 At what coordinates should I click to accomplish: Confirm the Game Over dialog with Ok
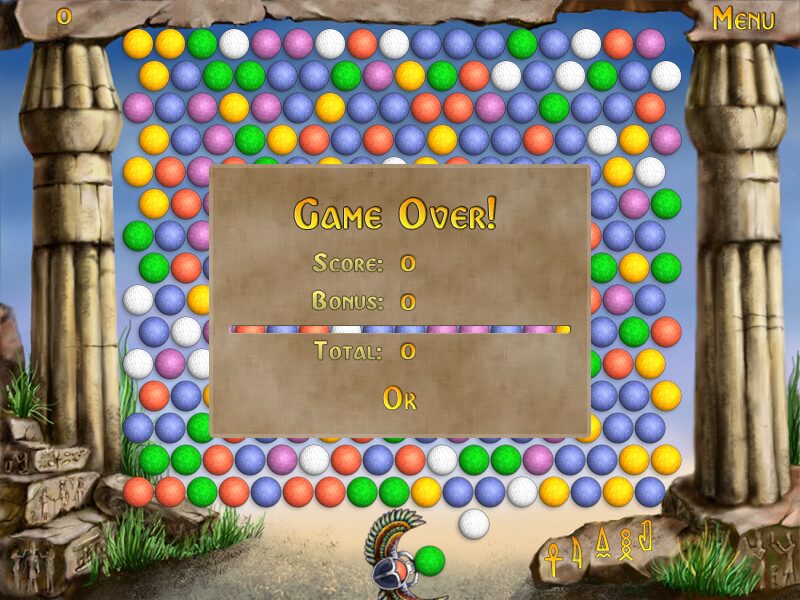[x=399, y=398]
